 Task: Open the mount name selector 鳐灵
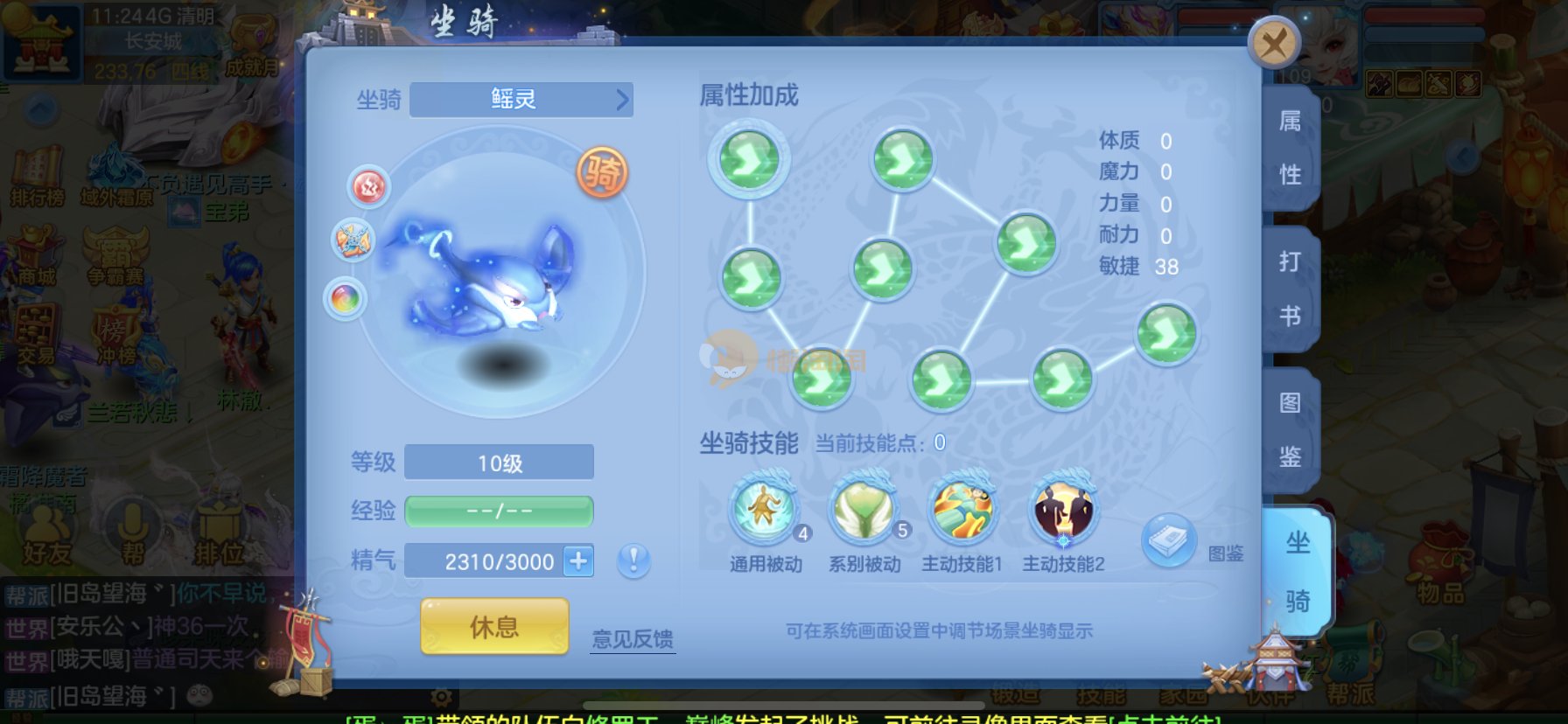tap(521, 100)
